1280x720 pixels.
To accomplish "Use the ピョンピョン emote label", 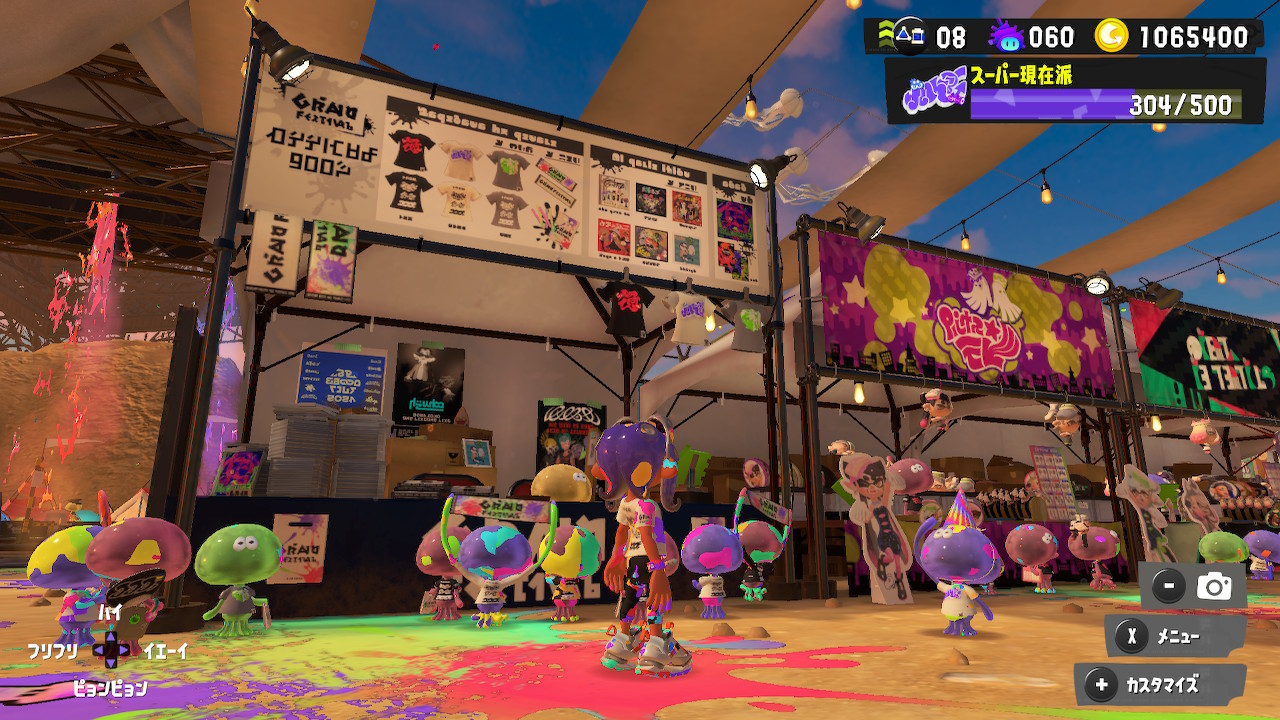I will pos(110,688).
